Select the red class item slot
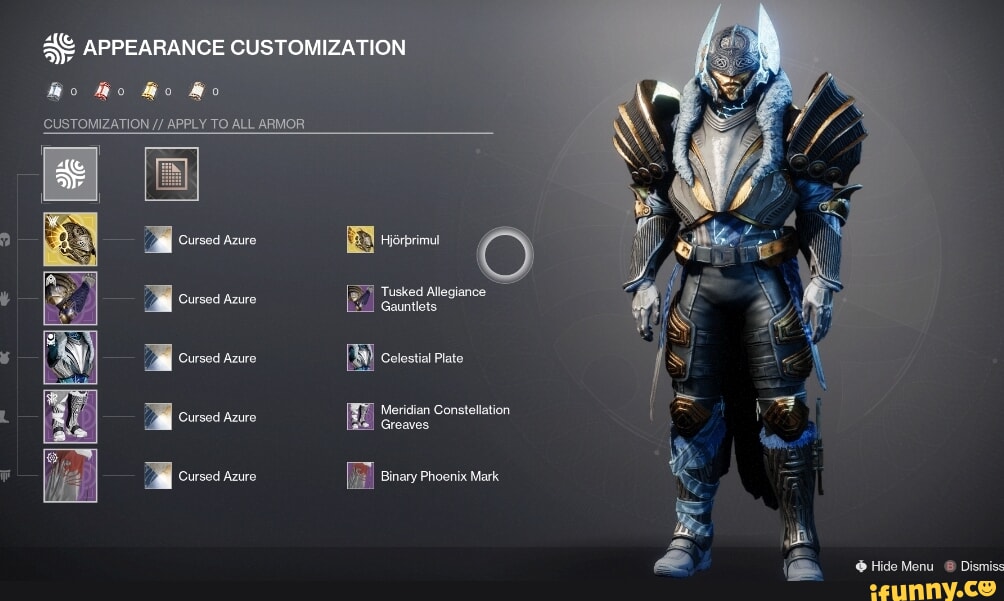 [70, 475]
